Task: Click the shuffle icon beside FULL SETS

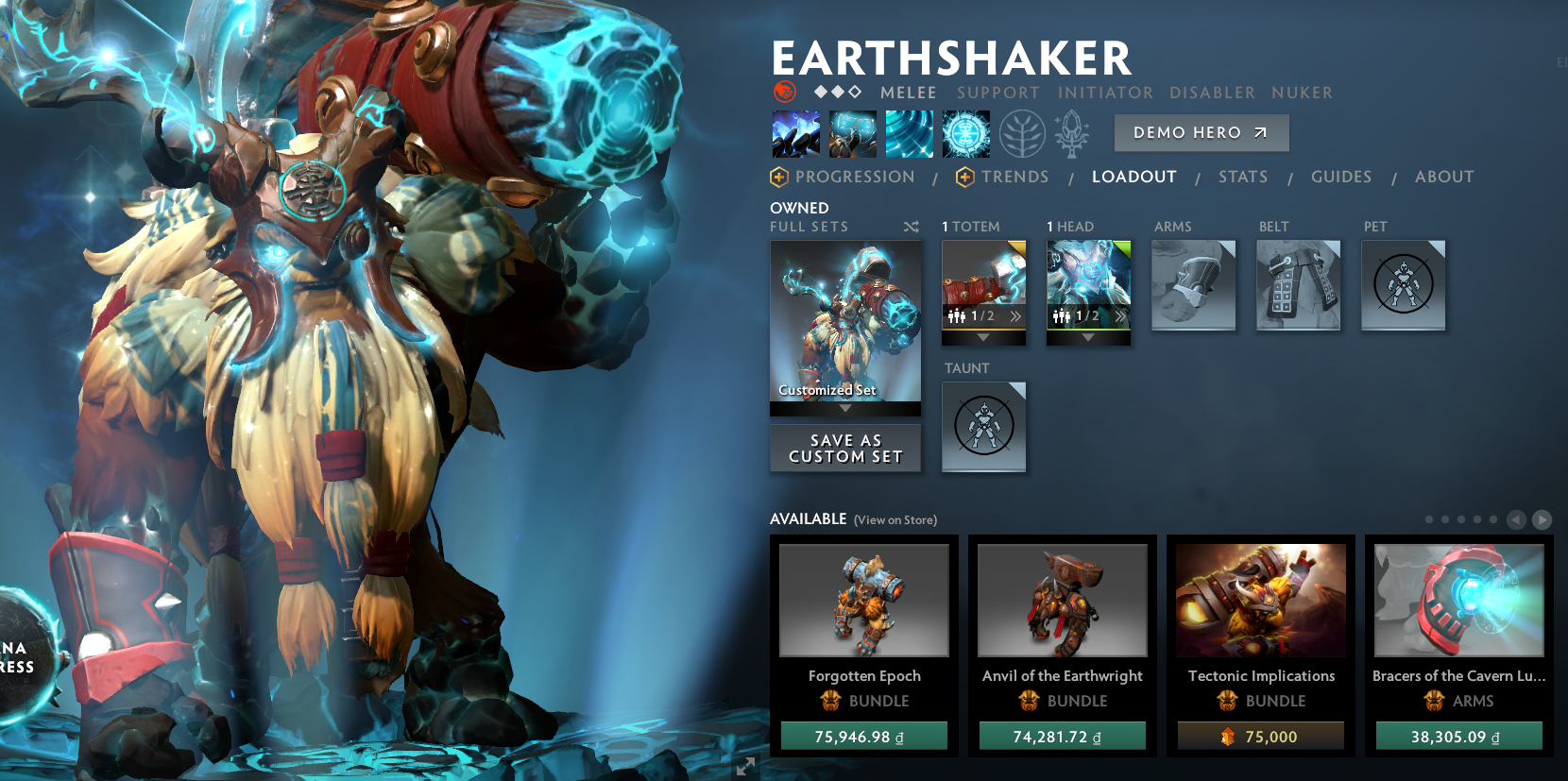Action: click(910, 227)
